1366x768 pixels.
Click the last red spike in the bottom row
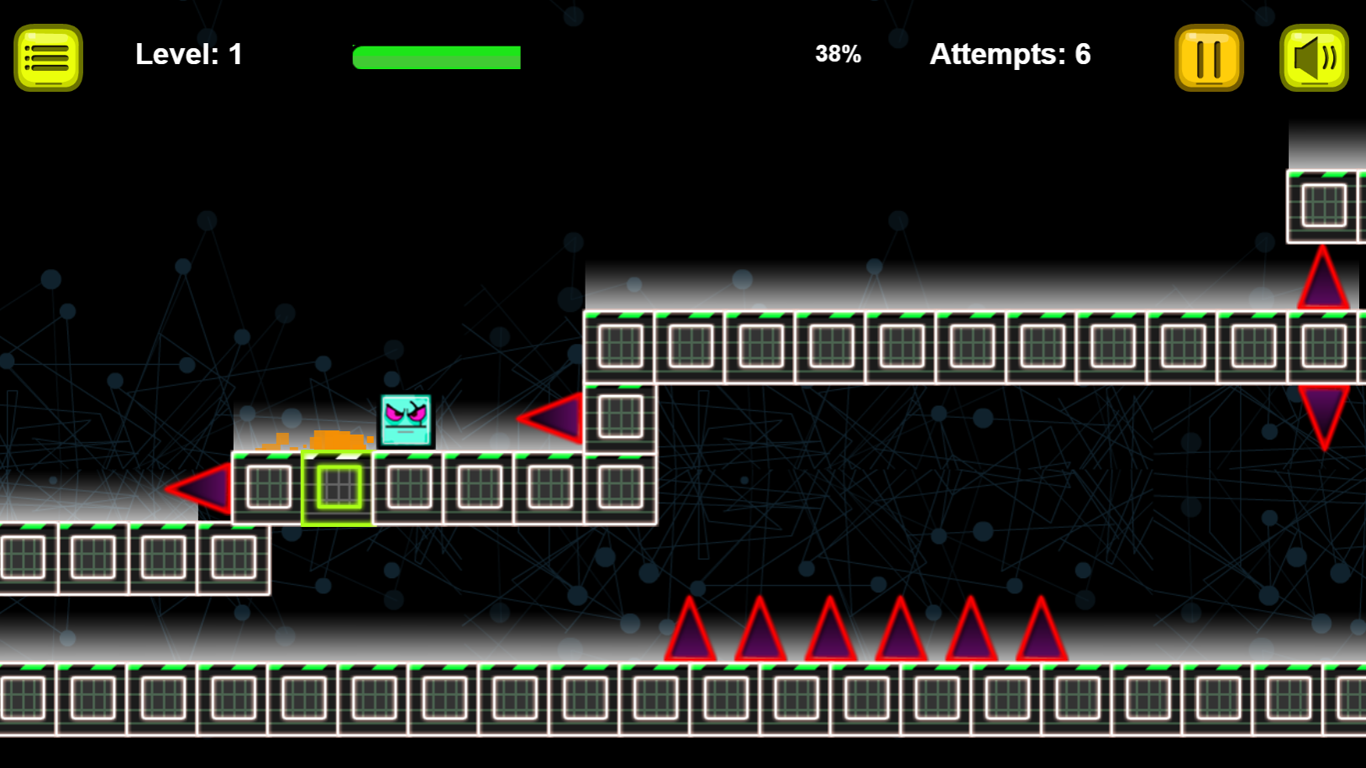click(1040, 630)
